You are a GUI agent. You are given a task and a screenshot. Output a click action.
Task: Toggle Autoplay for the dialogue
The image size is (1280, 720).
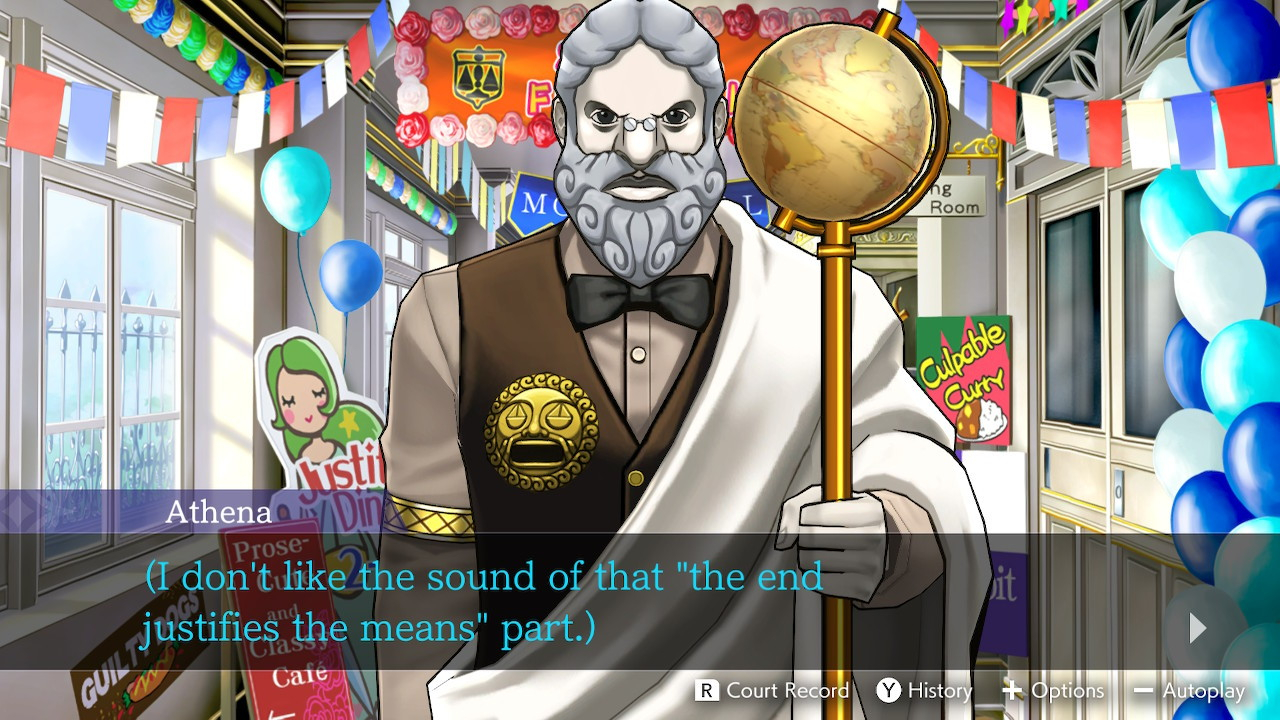[x=1189, y=690]
